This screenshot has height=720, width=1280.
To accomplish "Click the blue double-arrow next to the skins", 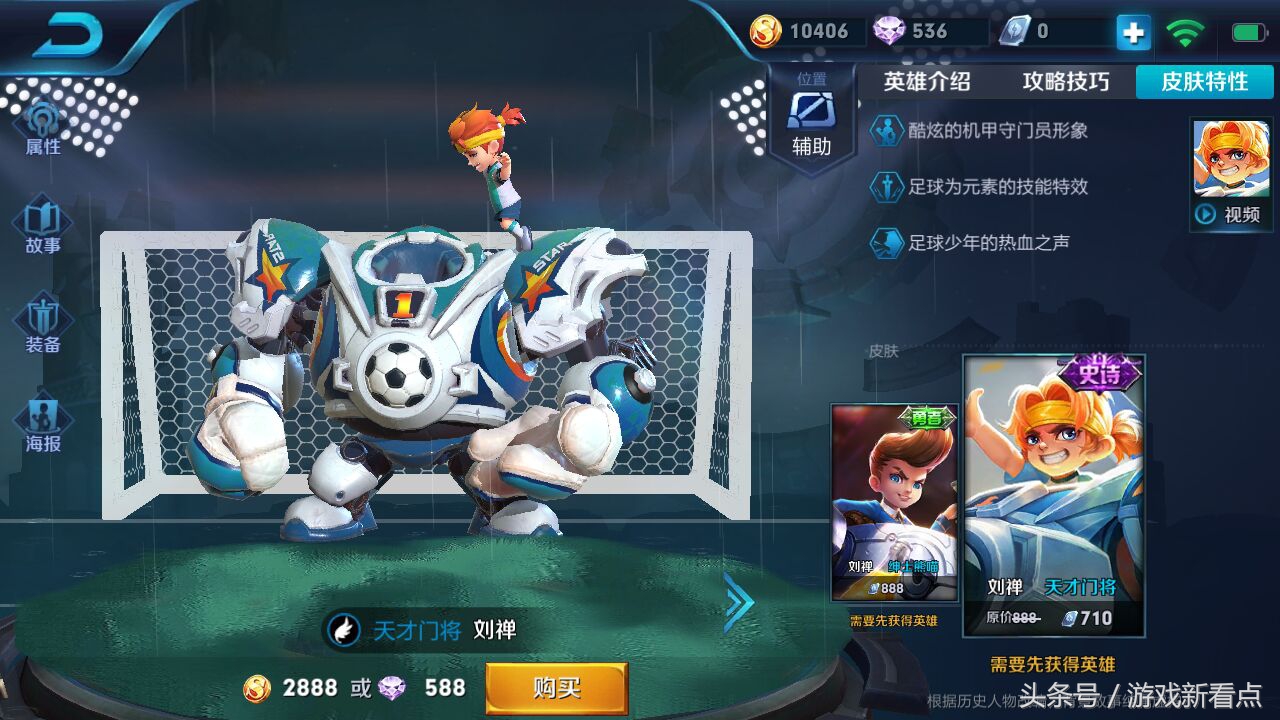I will pos(739,602).
